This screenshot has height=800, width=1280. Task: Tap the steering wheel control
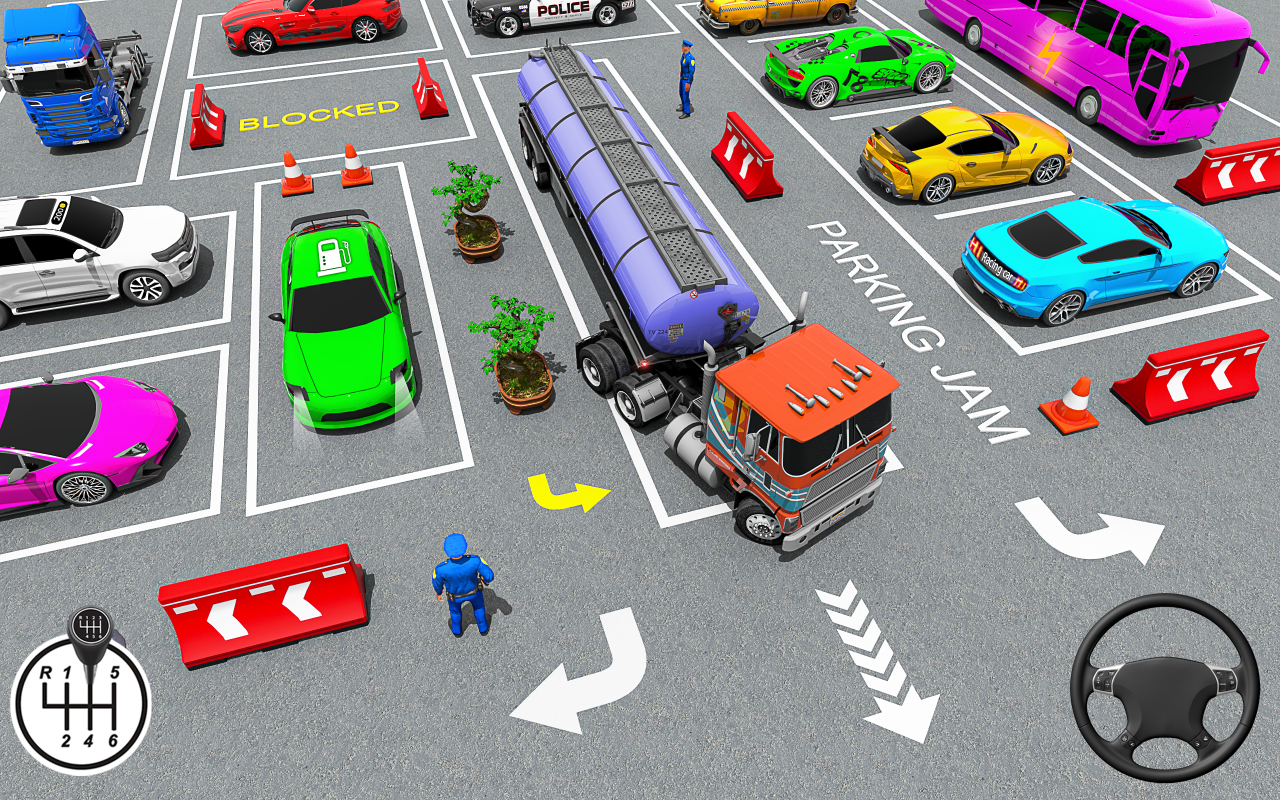pos(1163,688)
